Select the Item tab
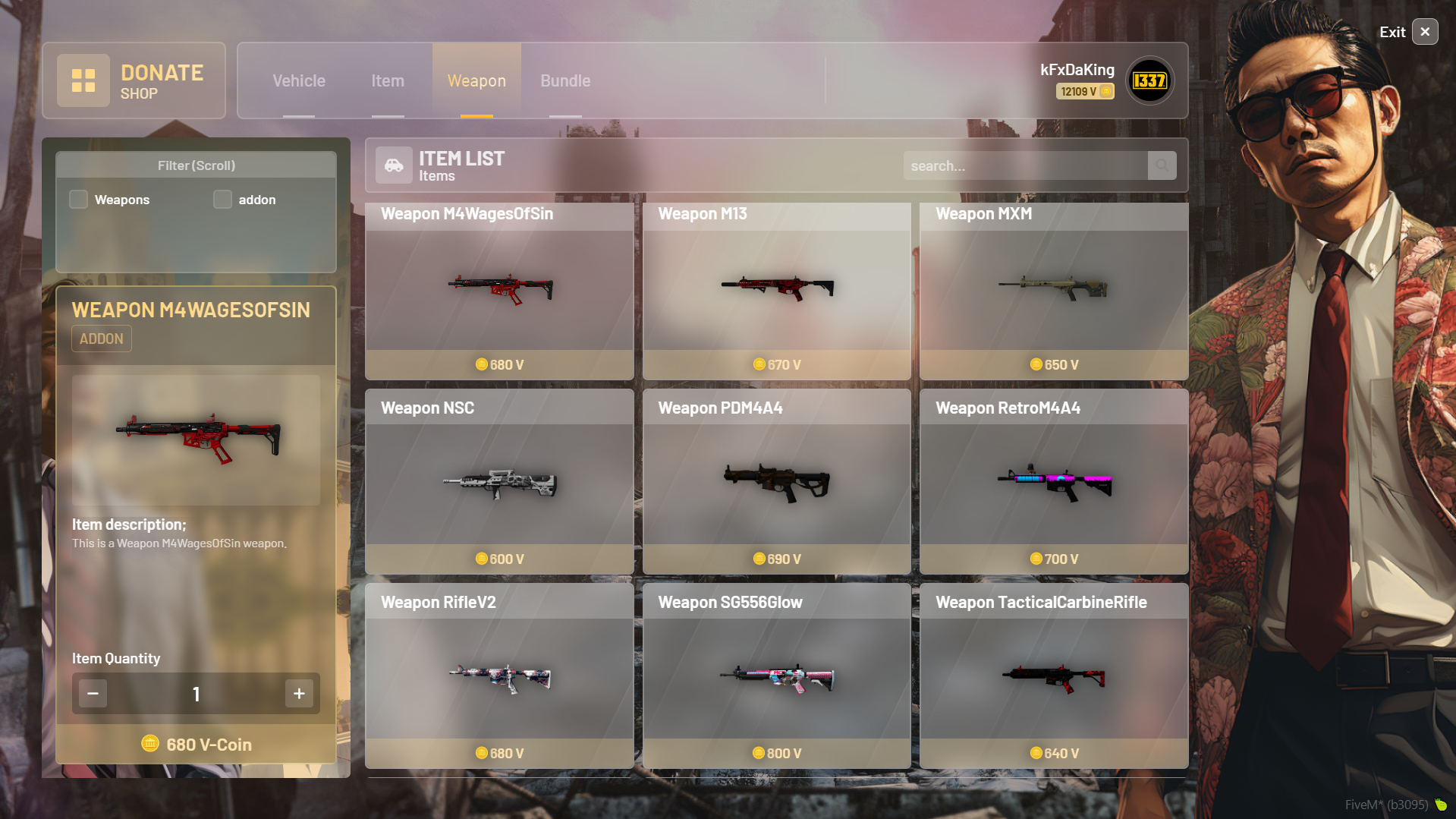Screen dimensions: 1456x819 388,80
